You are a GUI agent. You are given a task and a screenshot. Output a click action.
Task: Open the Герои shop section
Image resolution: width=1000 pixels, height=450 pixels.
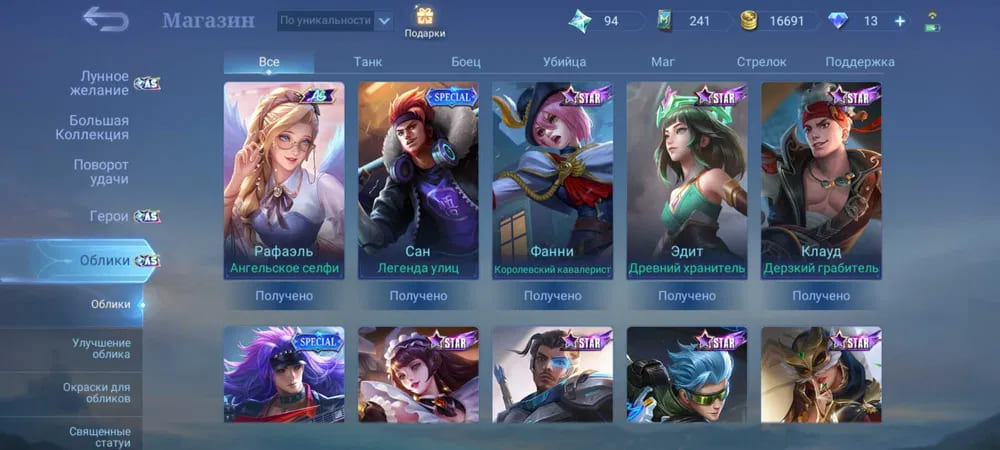[109, 216]
